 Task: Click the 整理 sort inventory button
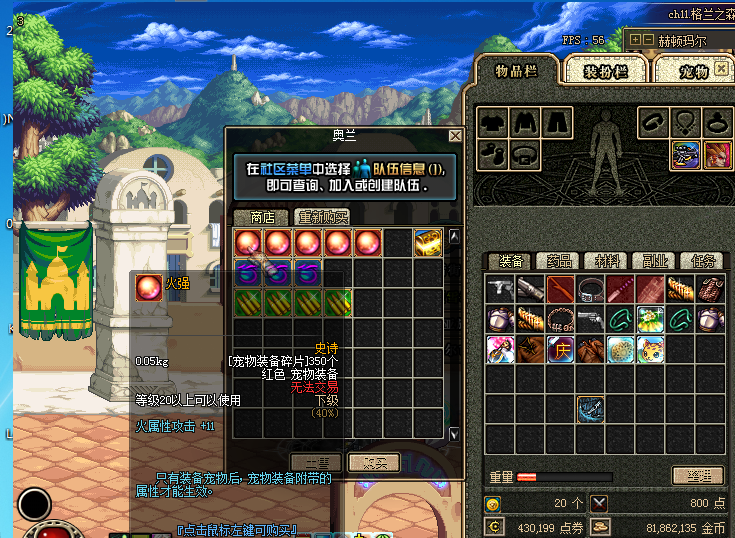697,476
